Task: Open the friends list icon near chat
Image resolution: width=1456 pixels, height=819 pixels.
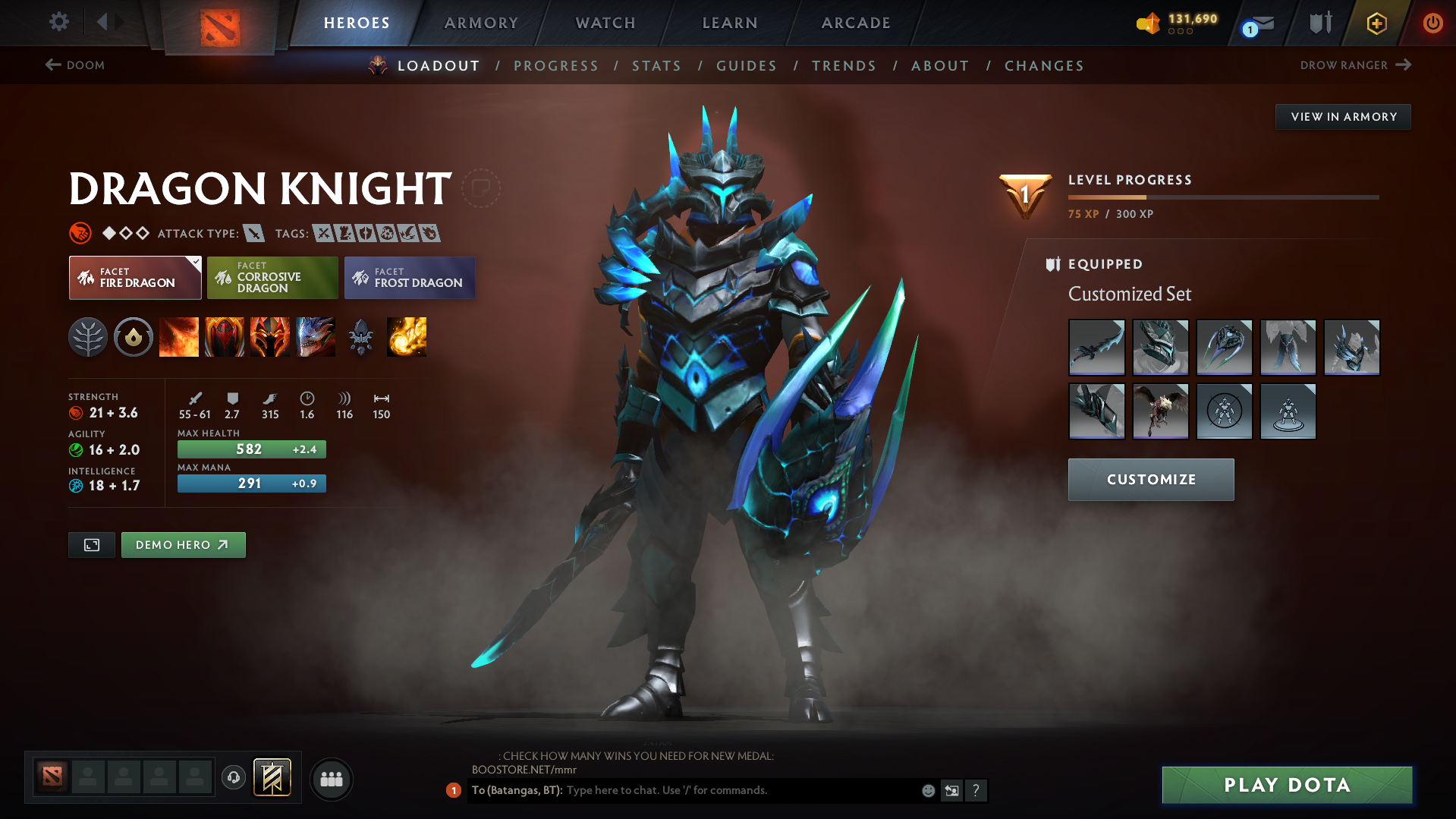Action: point(332,779)
